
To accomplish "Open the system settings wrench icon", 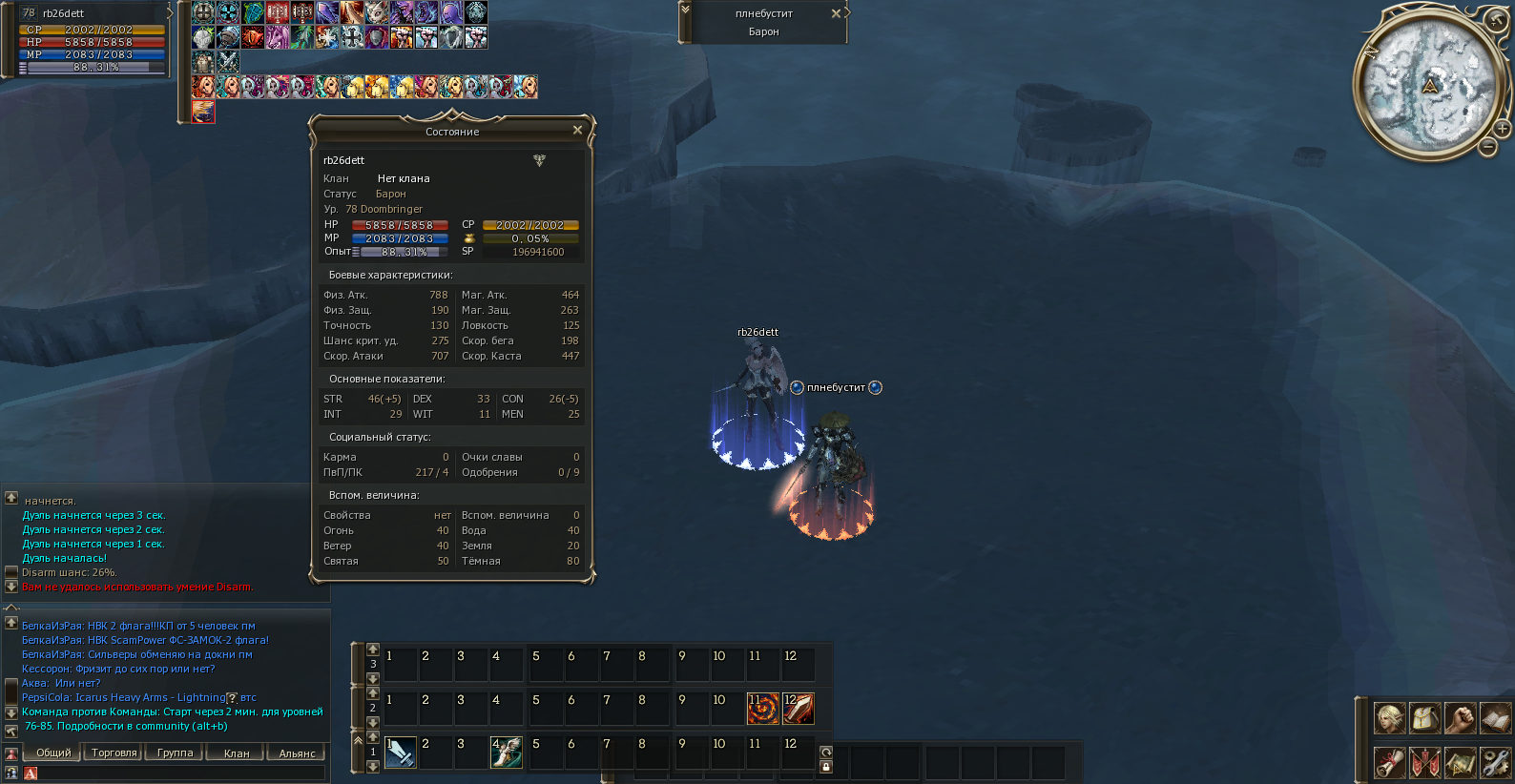I will point(1495,762).
